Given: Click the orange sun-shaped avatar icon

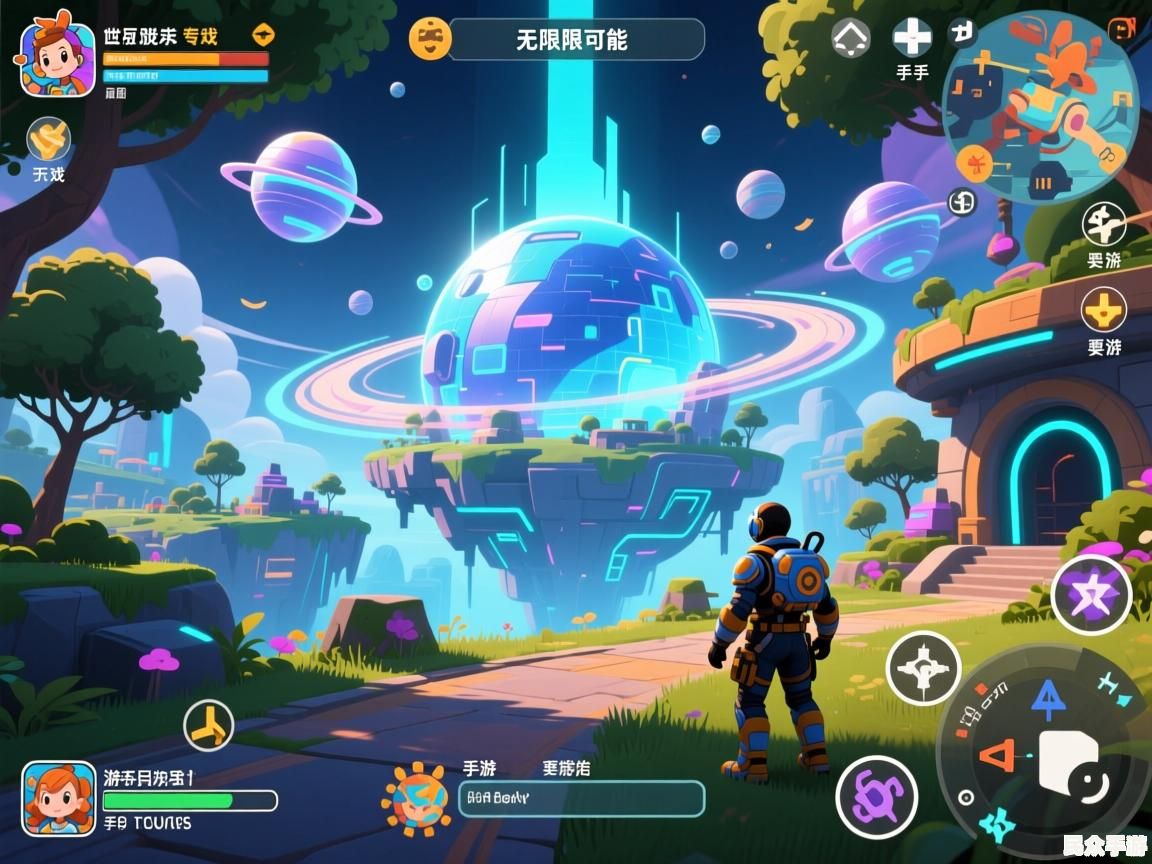Looking at the screenshot, I should (x=415, y=798).
